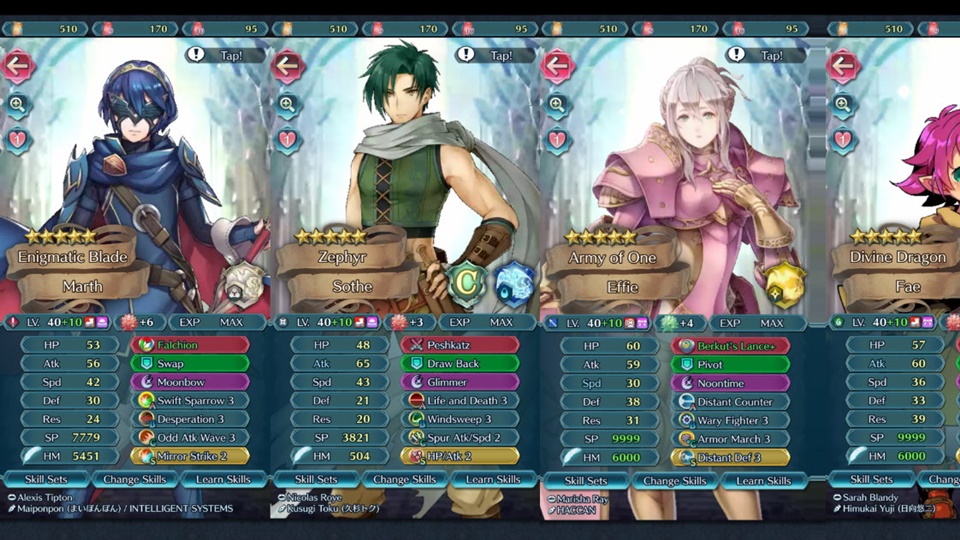View the Distant Counter skill
Screen dimensions: 960x540
click(x=729, y=400)
